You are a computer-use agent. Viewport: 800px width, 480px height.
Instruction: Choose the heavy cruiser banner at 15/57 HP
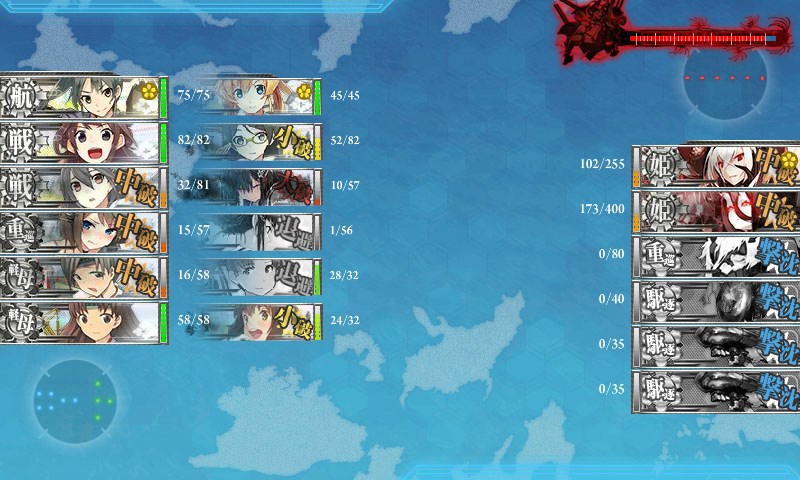pos(82,232)
